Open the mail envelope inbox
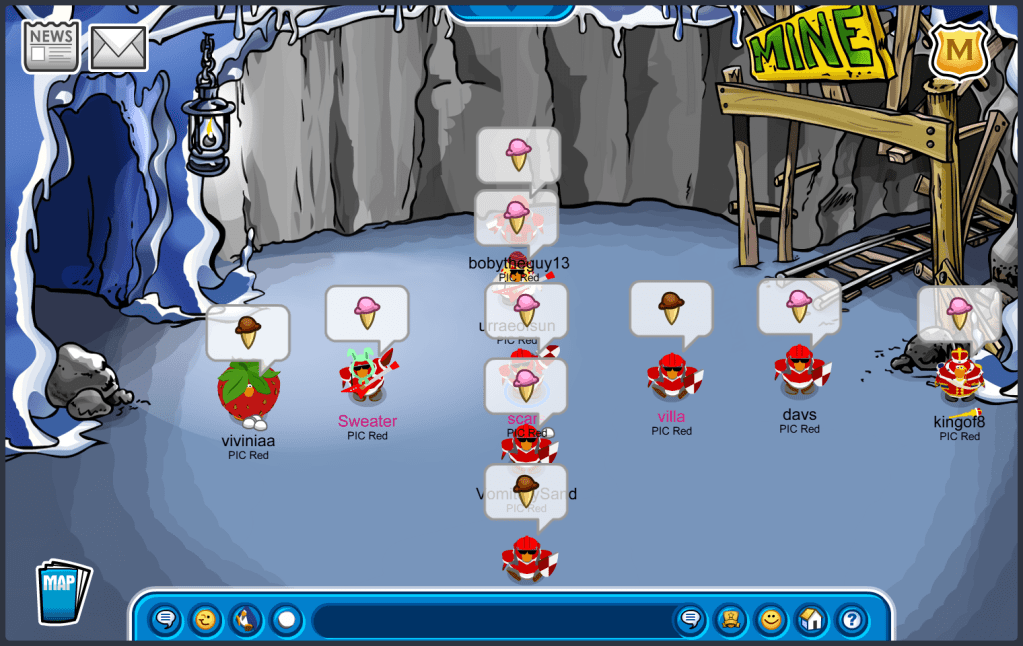The width and height of the screenshot is (1023, 646). click(118, 48)
